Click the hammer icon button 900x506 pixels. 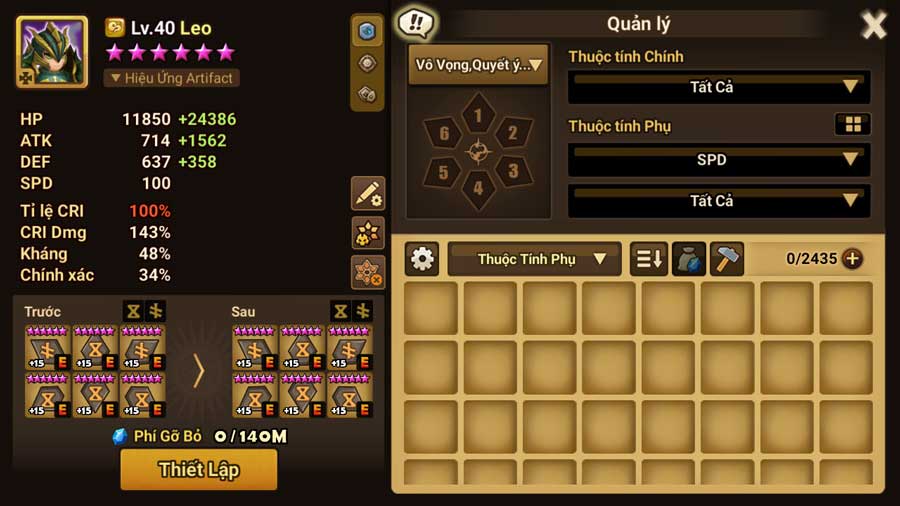(727, 259)
